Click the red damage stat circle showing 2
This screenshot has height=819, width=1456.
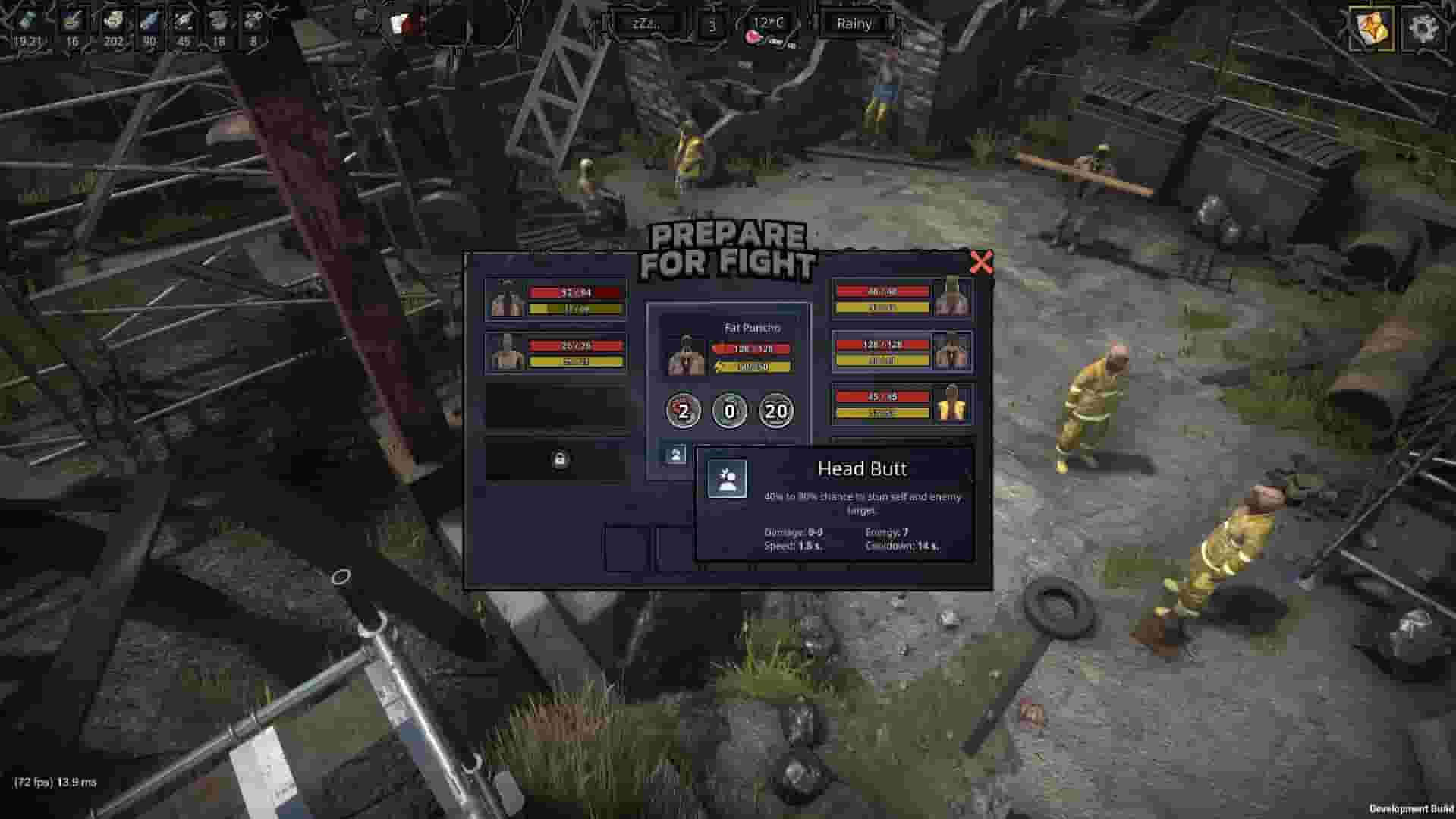[x=683, y=410]
